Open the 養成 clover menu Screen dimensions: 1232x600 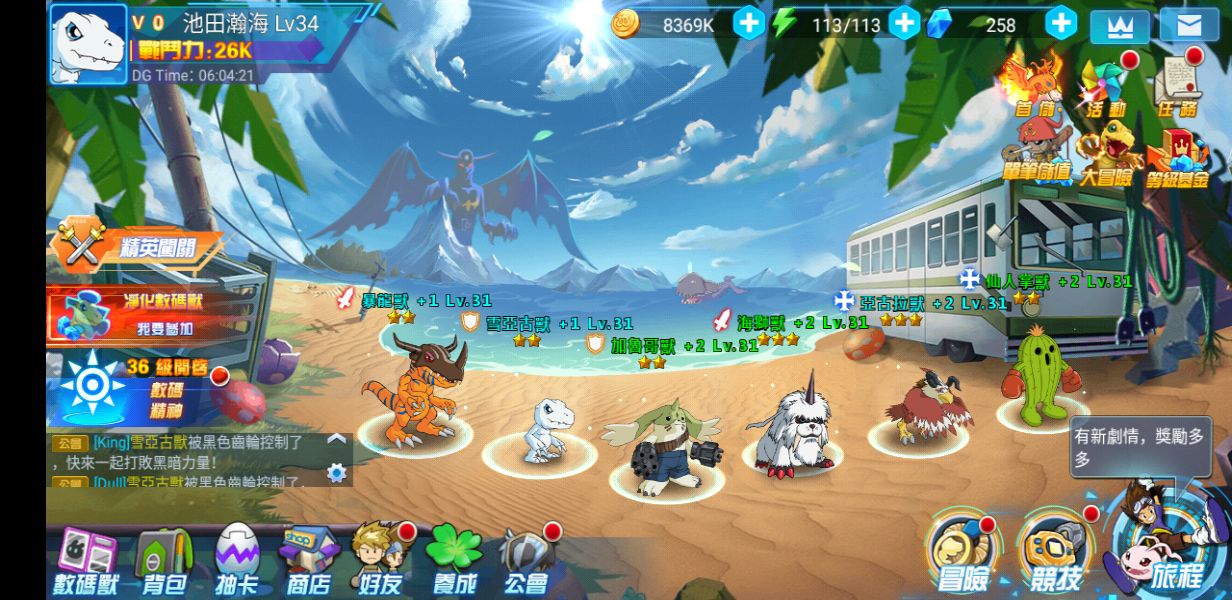point(453,560)
